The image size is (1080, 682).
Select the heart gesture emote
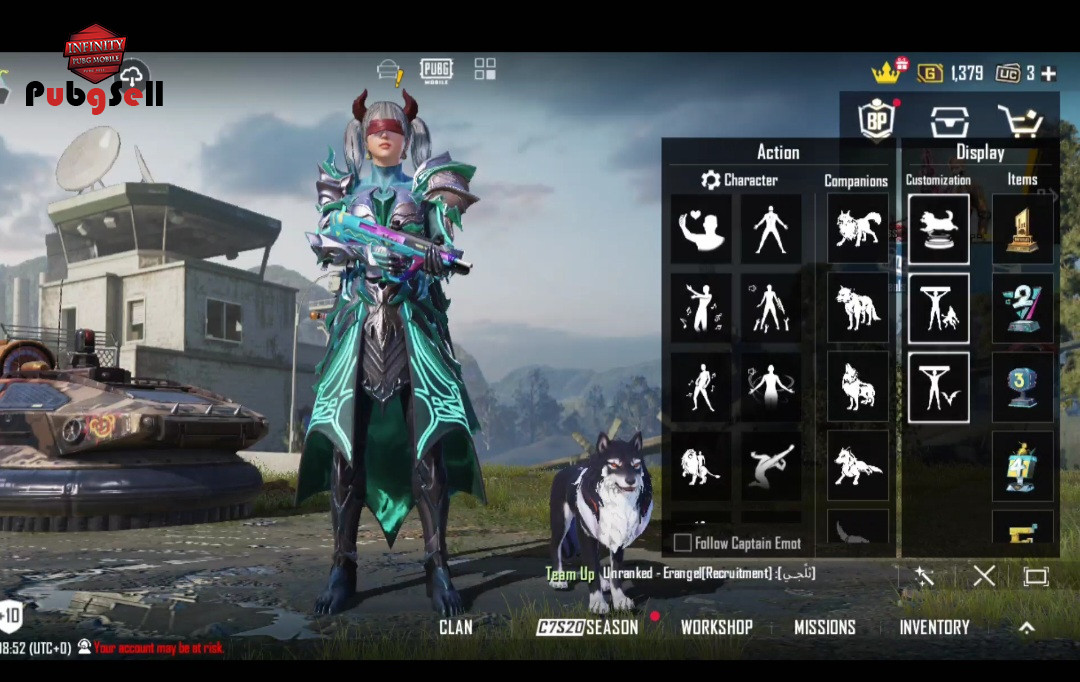(x=700, y=229)
